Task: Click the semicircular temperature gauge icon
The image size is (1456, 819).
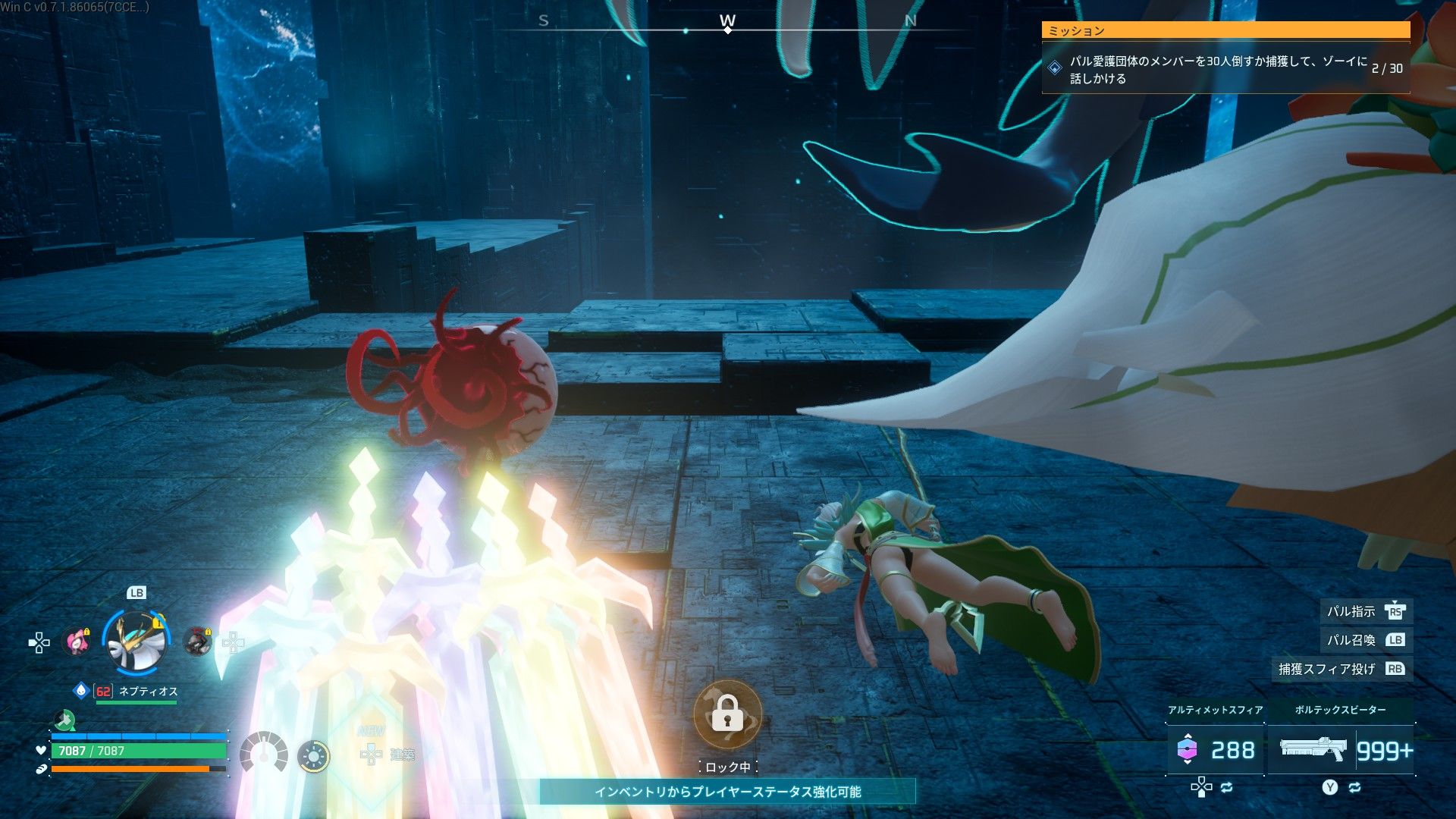Action: (x=263, y=752)
